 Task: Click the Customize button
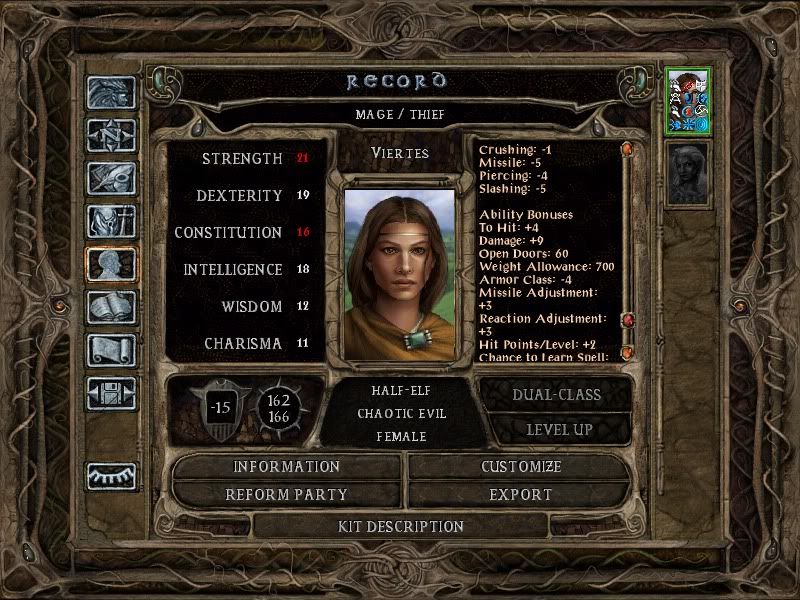(520, 467)
